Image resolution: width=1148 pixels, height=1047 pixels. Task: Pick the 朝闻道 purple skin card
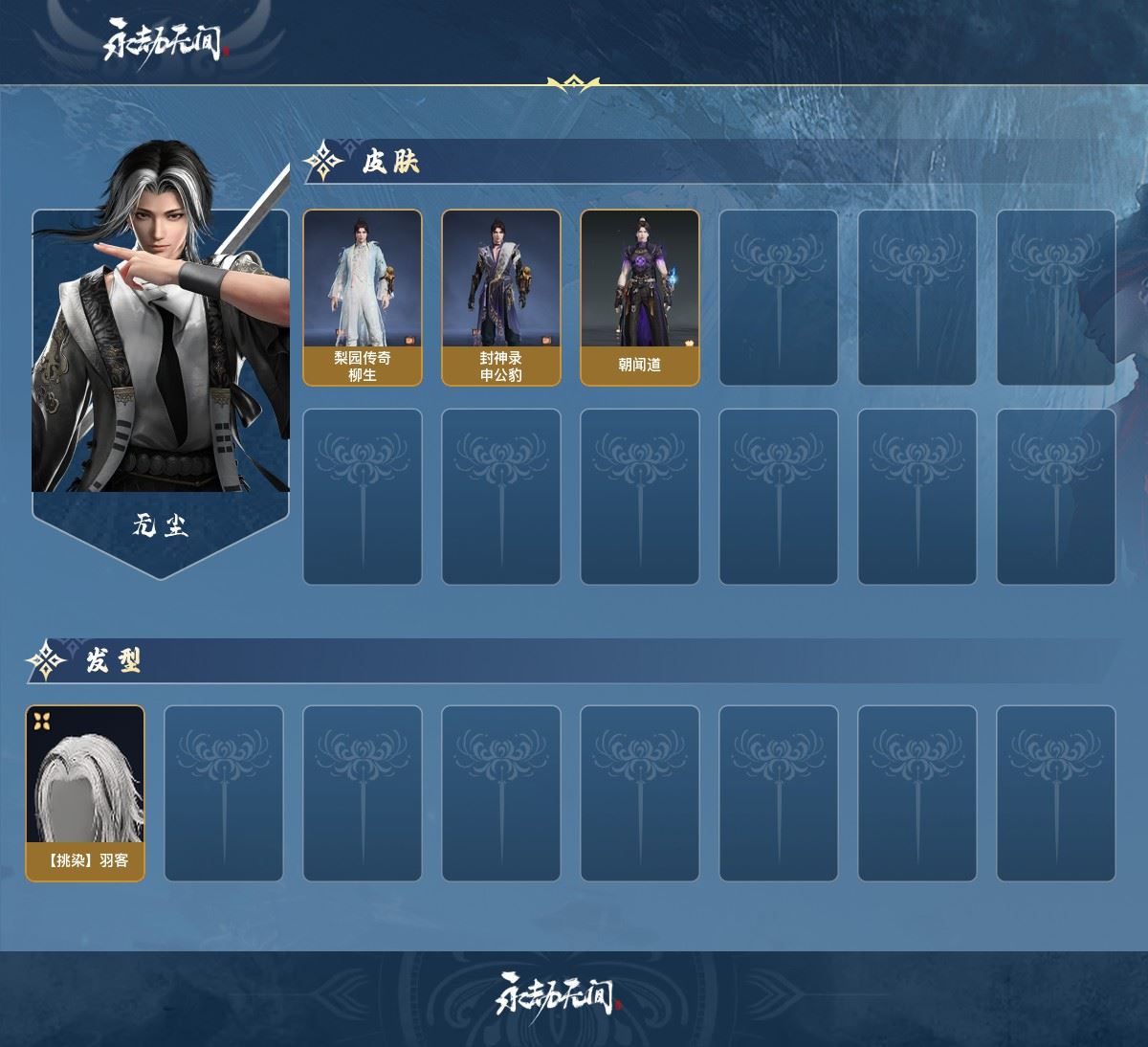tap(640, 298)
